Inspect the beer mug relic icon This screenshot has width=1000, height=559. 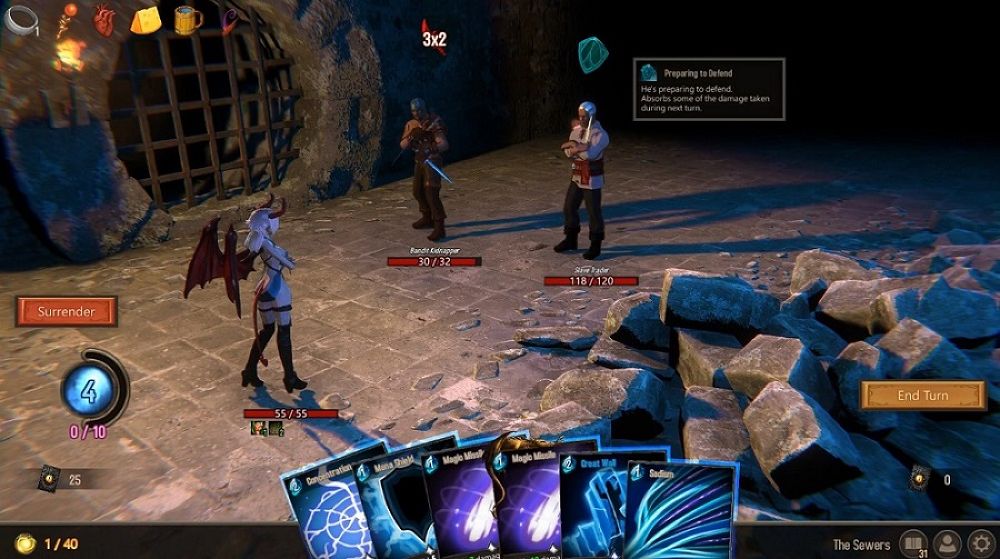coord(187,19)
